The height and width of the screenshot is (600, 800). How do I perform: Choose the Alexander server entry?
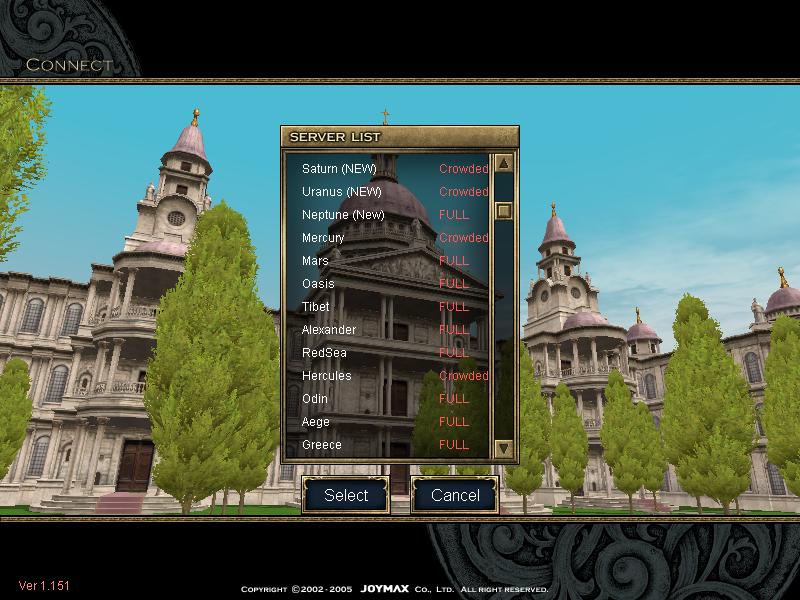329,330
